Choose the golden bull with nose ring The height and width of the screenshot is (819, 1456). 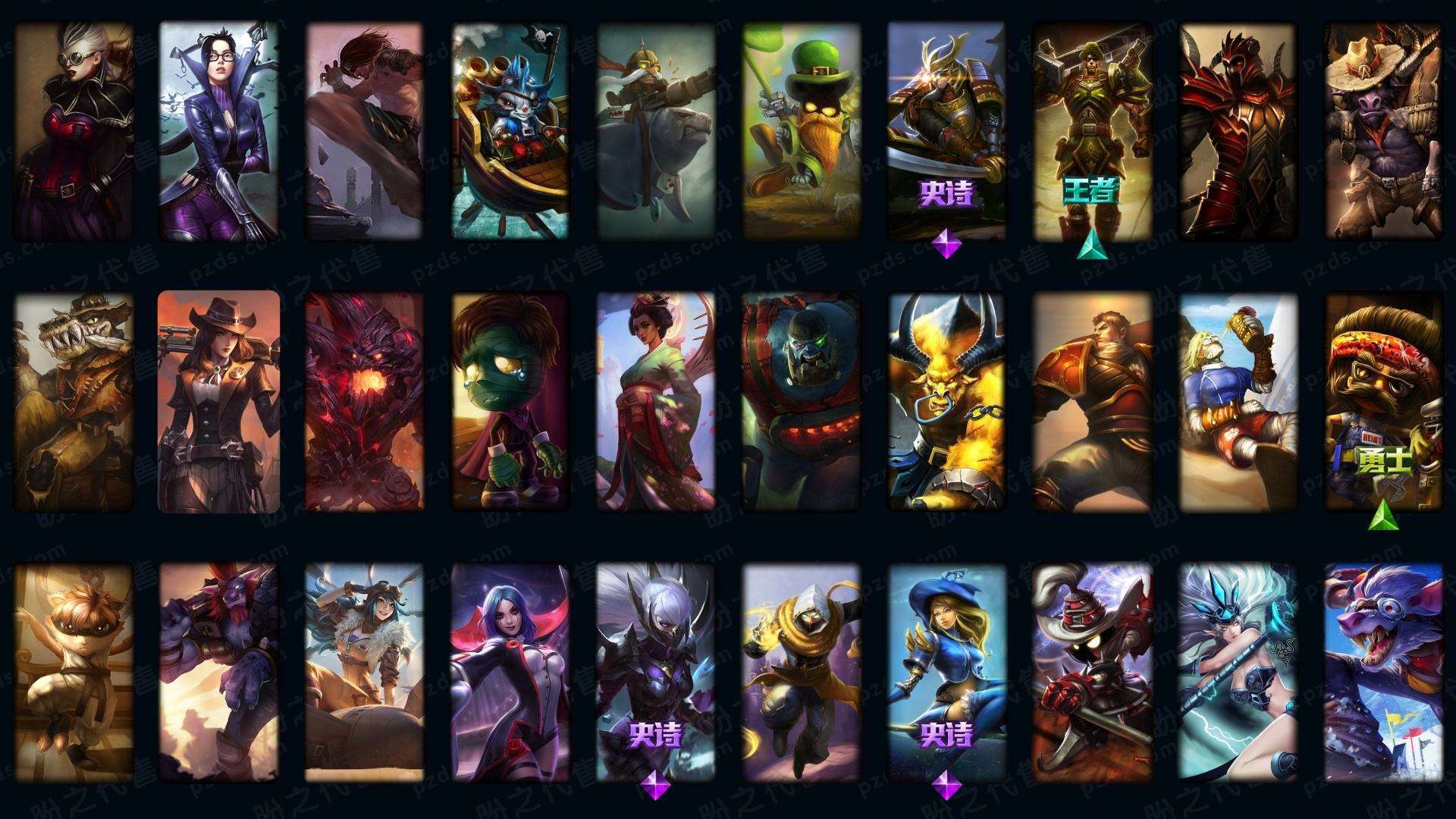click(946, 402)
